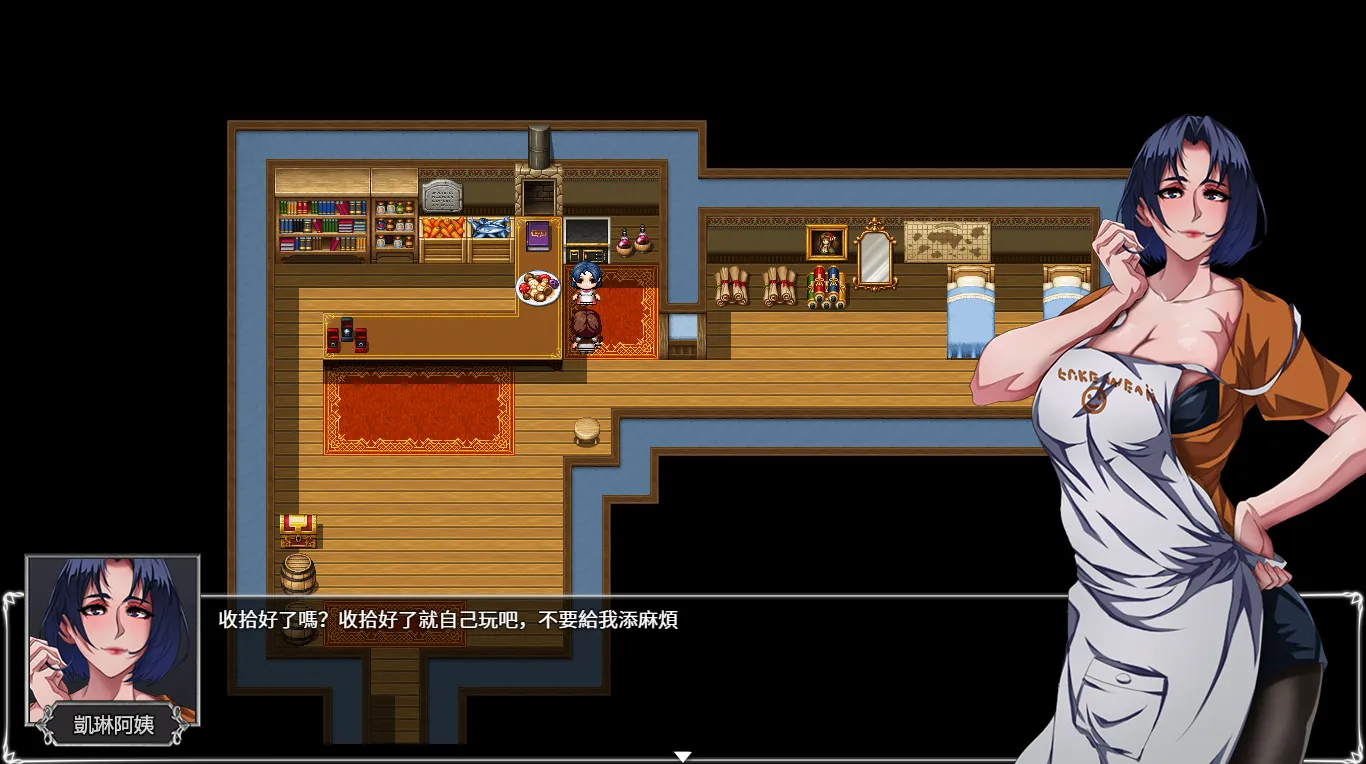The width and height of the screenshot is (1366, 764).
Task: Select the framed portrait next to the mirror
Action: pos(826,243)
